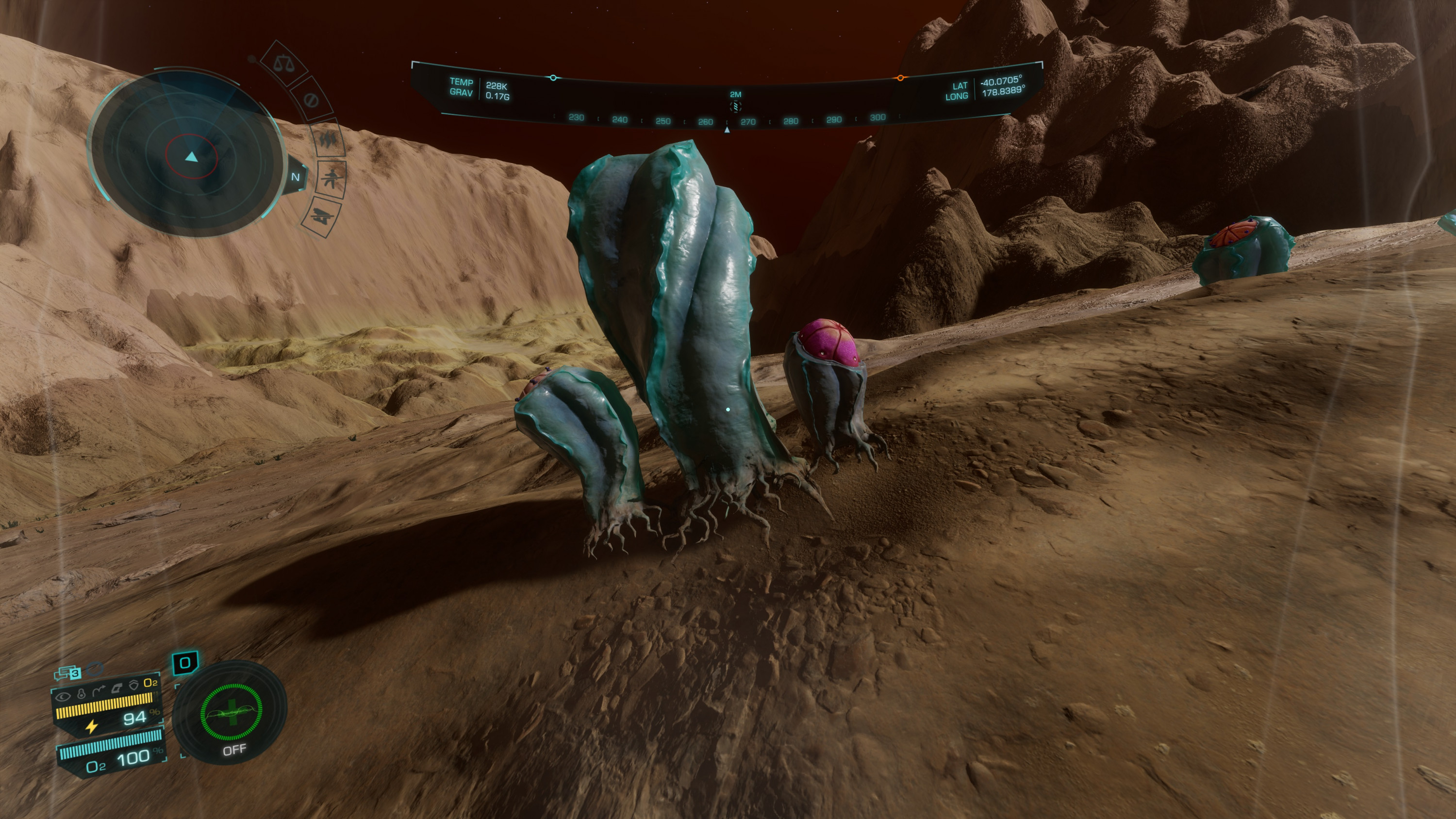Select the crossed-out weapon status icon

pos(321,216)
